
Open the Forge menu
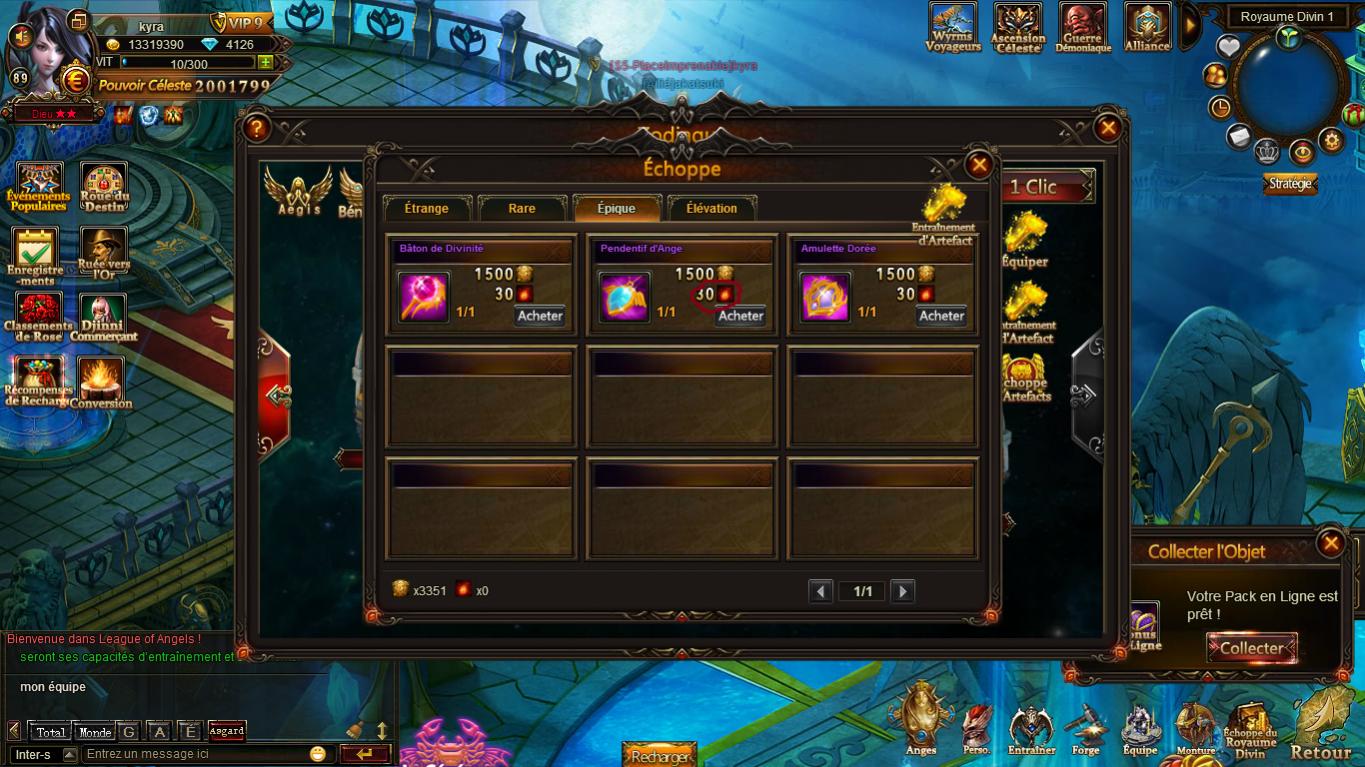(x=1085, y=730)
